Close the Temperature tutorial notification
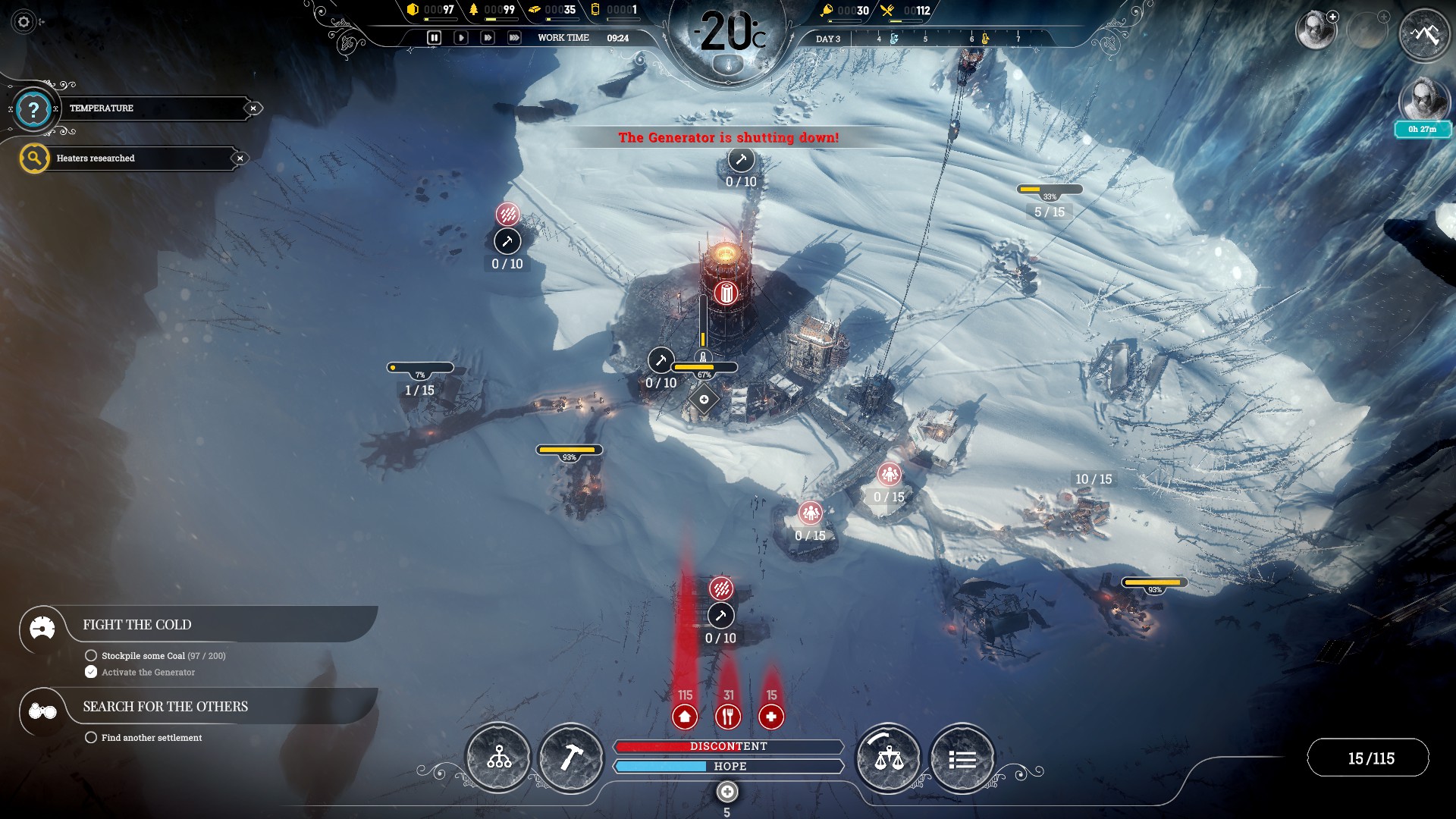The width and height of the screenshot is (1456, 819). pyautogui.click(x=253, y=108)
